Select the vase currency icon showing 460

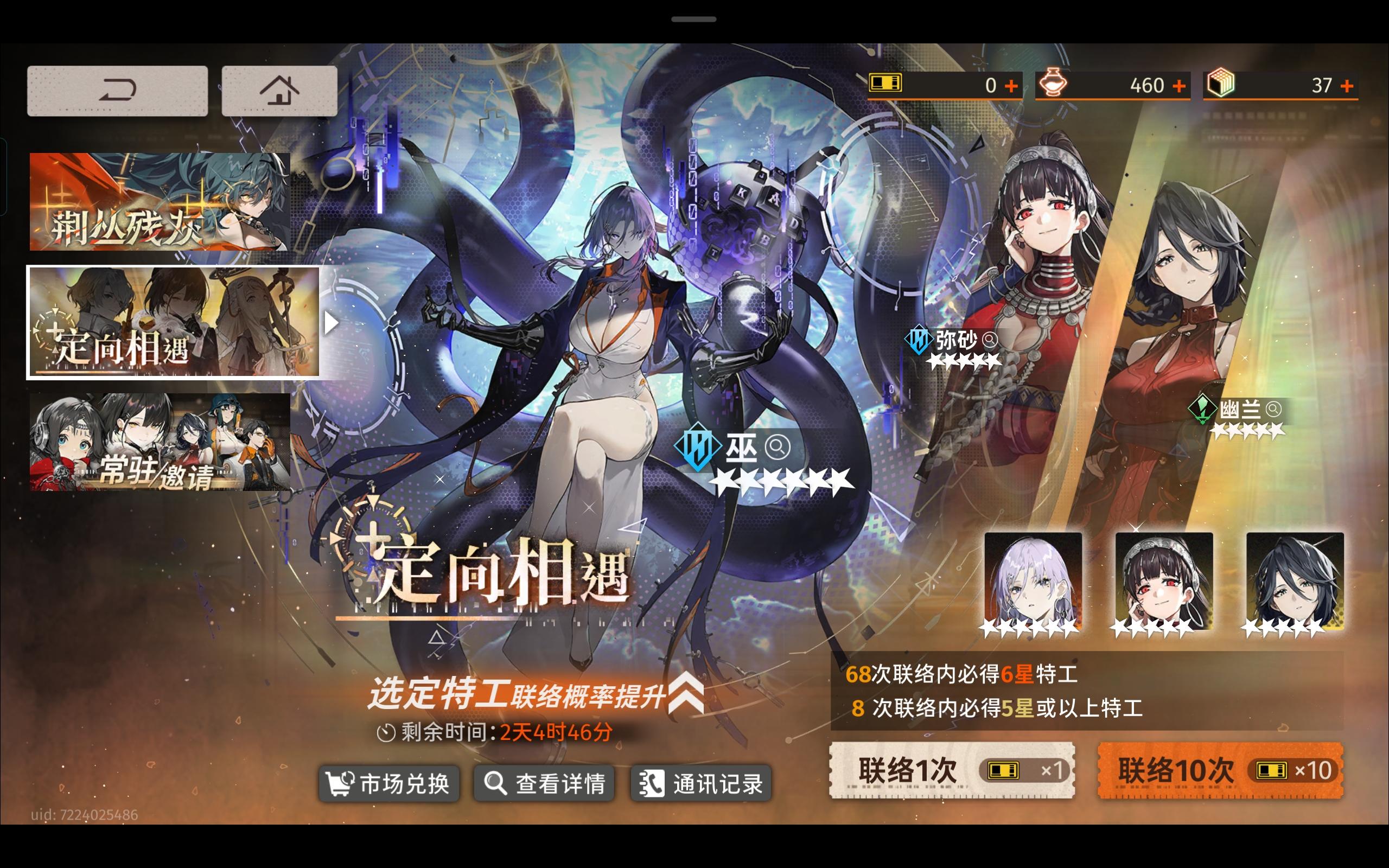pos(1054,85)
